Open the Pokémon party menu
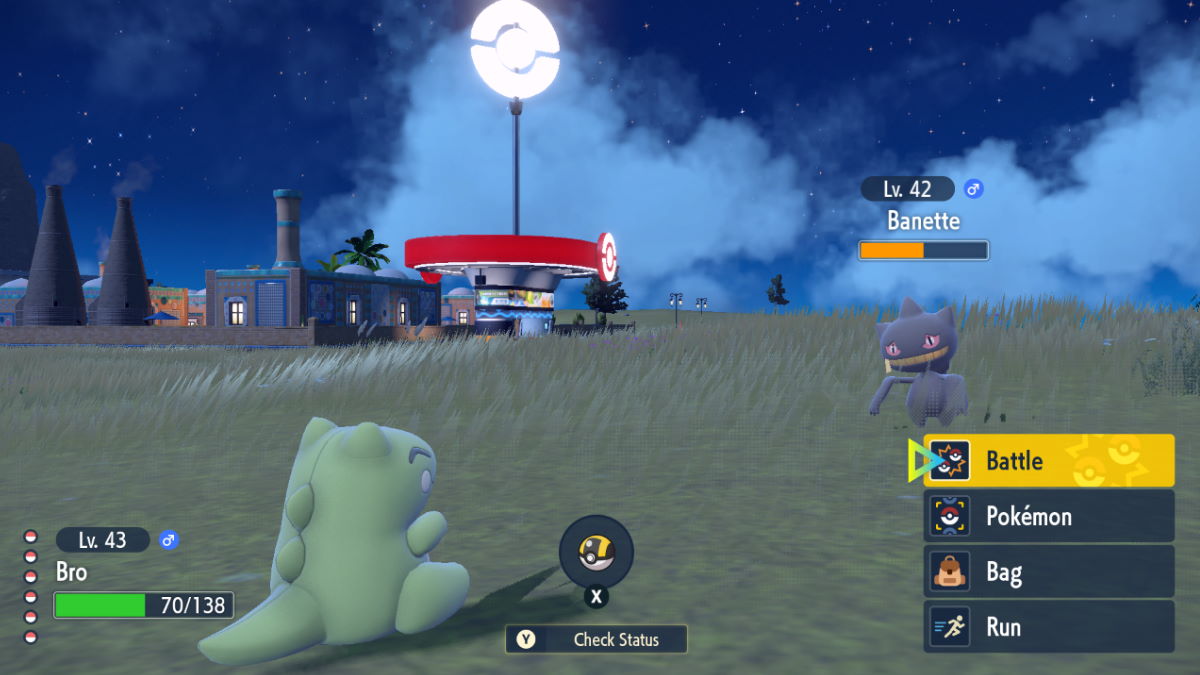 point(1047,516)
